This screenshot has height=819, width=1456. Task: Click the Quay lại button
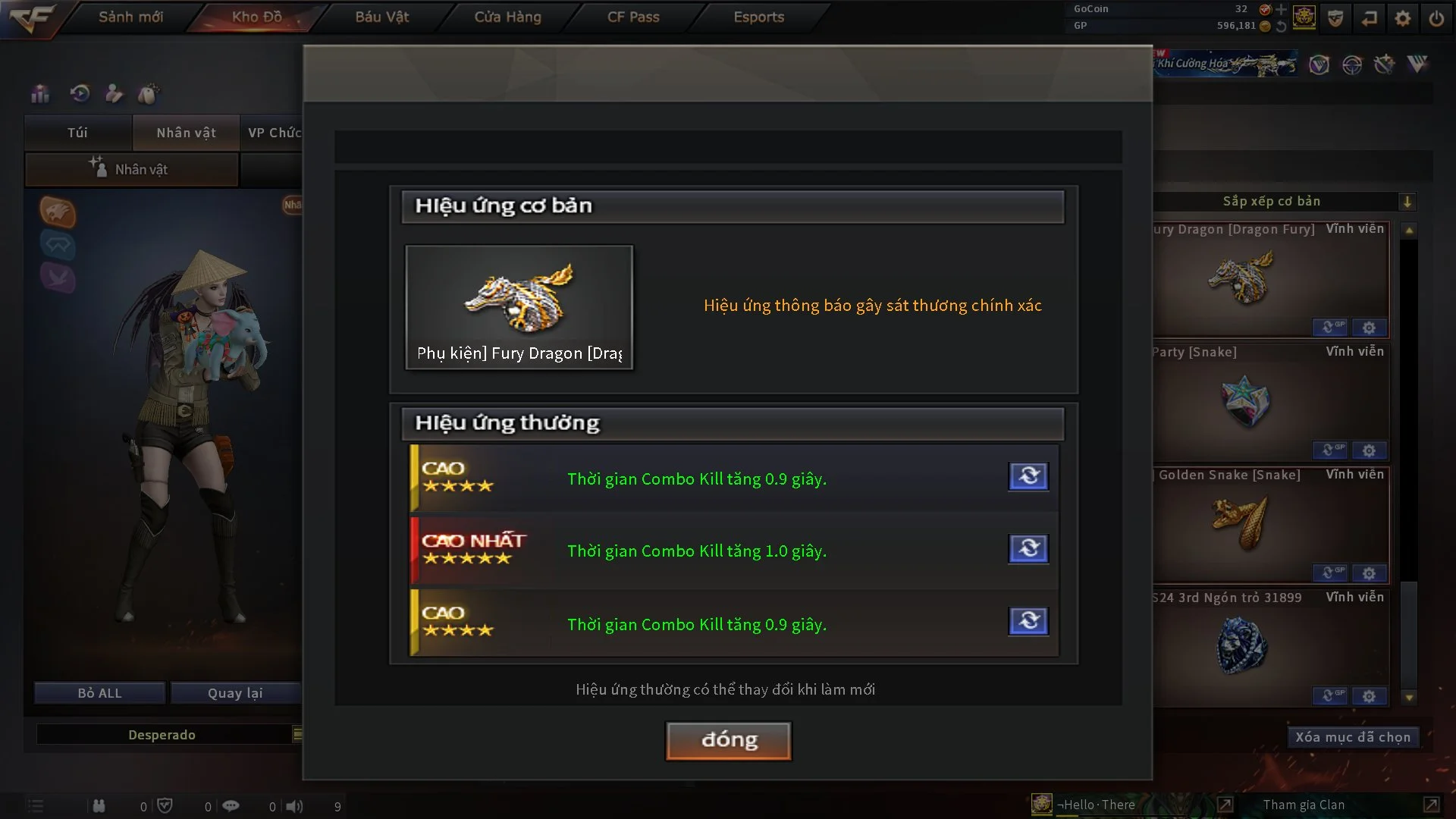235,693
